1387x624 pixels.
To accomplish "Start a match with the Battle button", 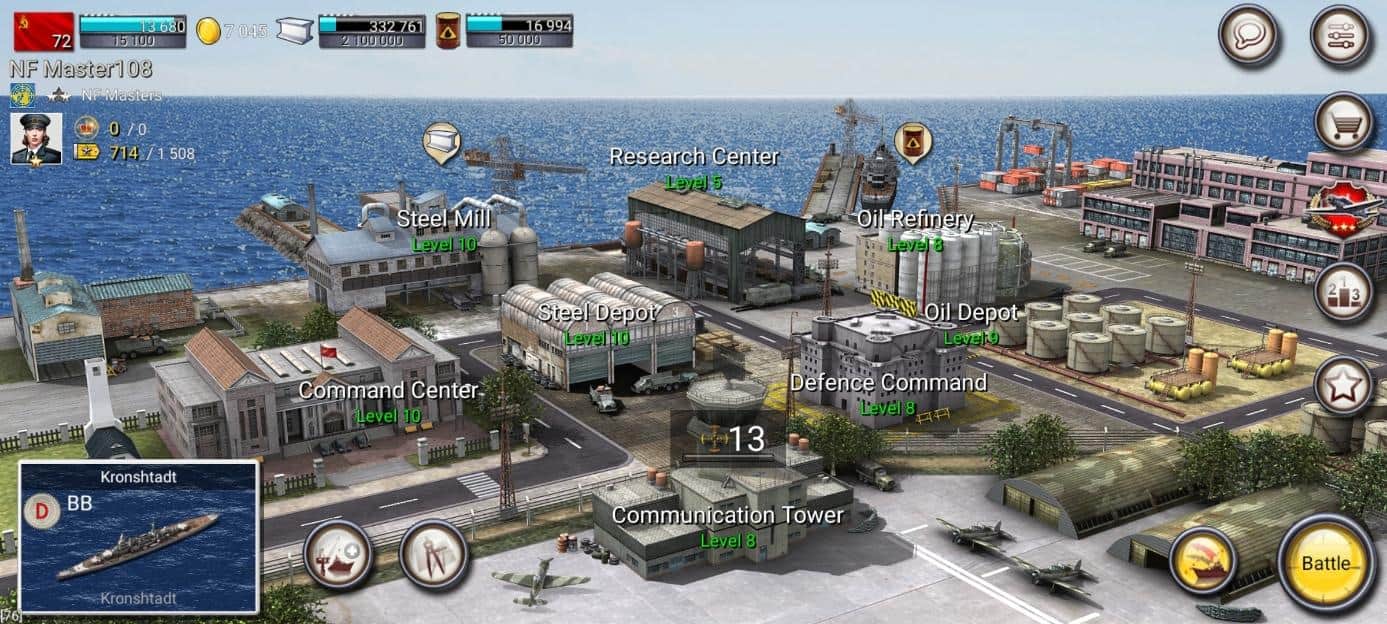I will (x=1326, y=564).
